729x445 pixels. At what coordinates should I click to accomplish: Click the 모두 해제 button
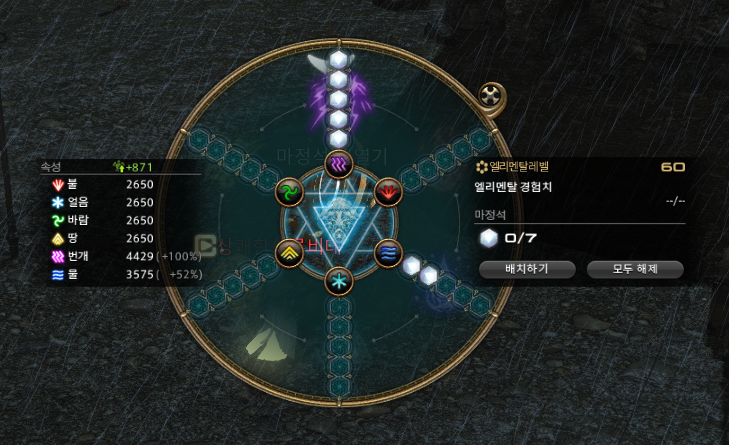(634, 268)
